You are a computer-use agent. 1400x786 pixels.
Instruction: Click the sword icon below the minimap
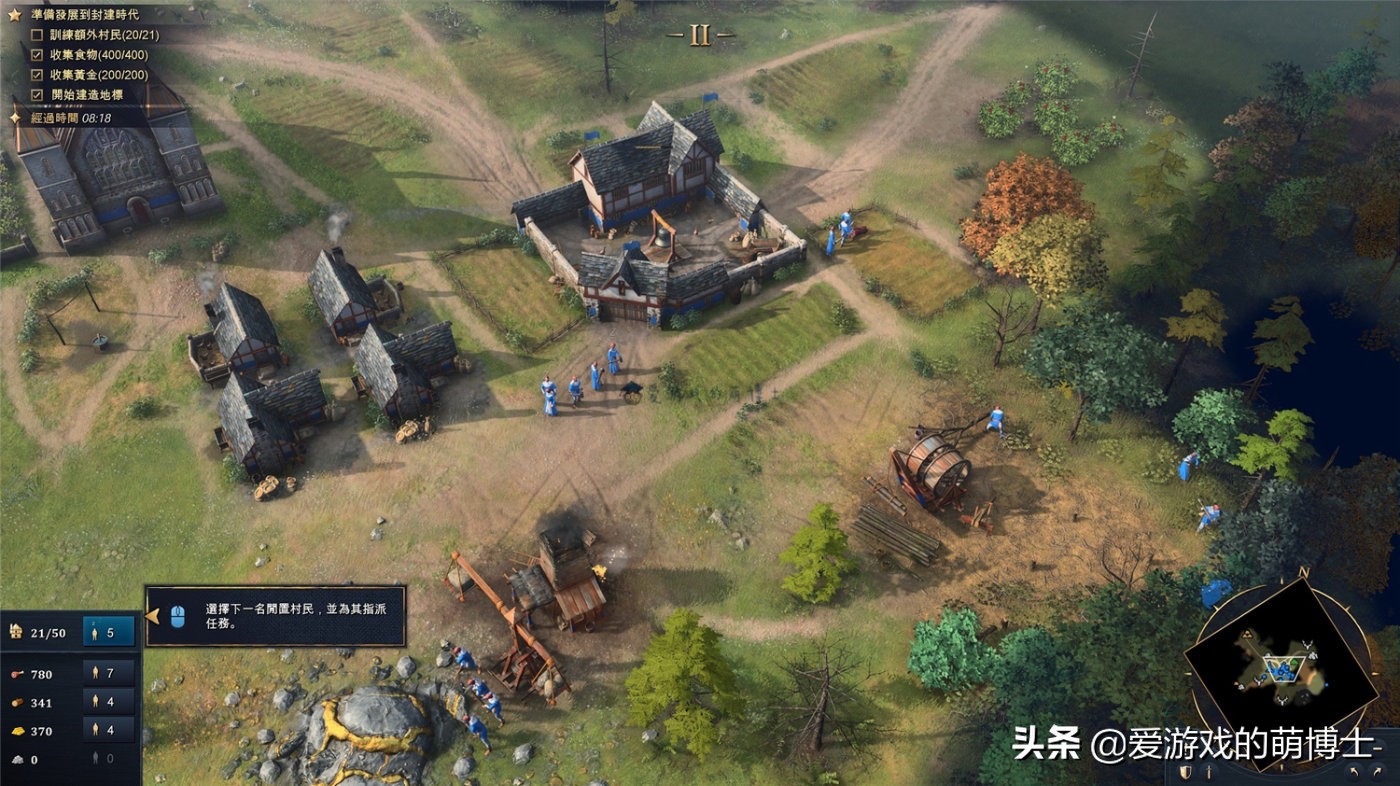click(1207, 773)
